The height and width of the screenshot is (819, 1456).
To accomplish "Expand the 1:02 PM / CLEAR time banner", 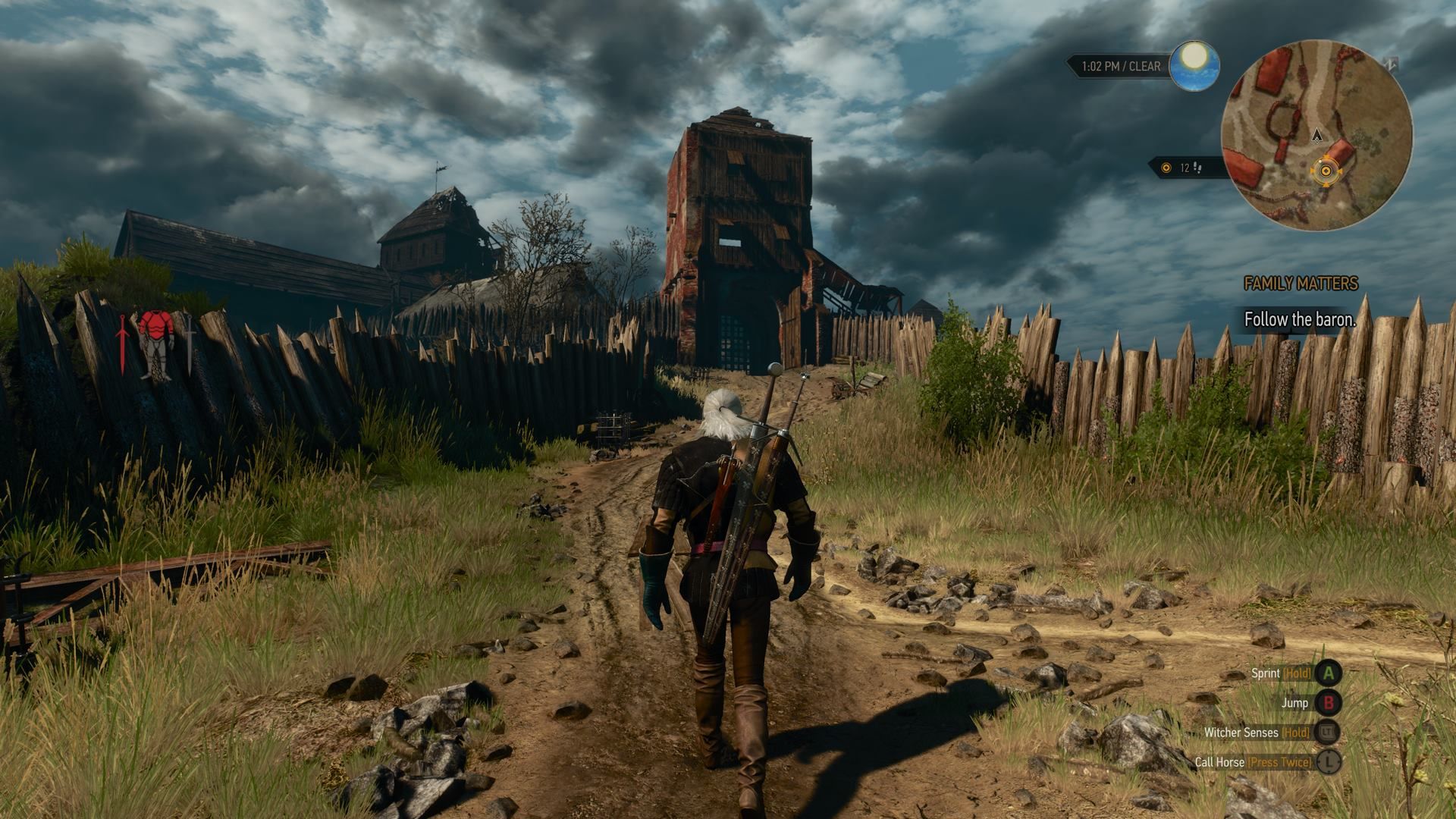I will click(1120, 66).
